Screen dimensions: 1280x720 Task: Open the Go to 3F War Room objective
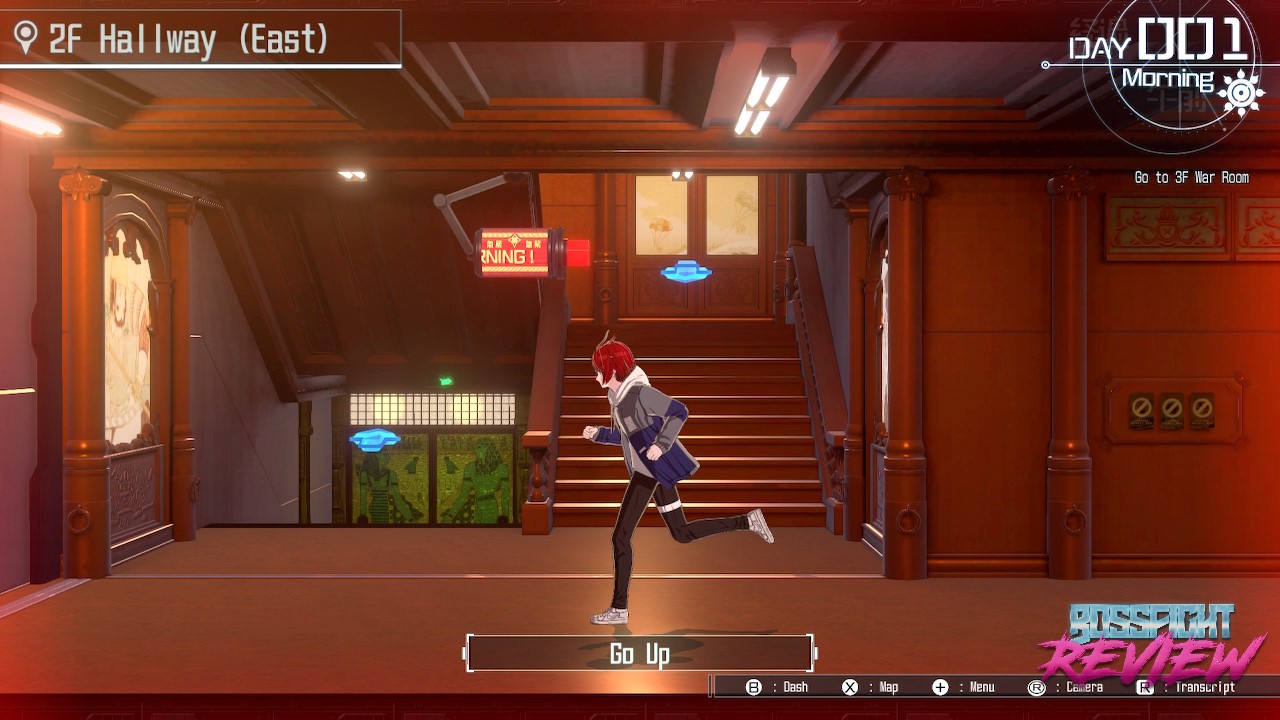[1191, 178]
